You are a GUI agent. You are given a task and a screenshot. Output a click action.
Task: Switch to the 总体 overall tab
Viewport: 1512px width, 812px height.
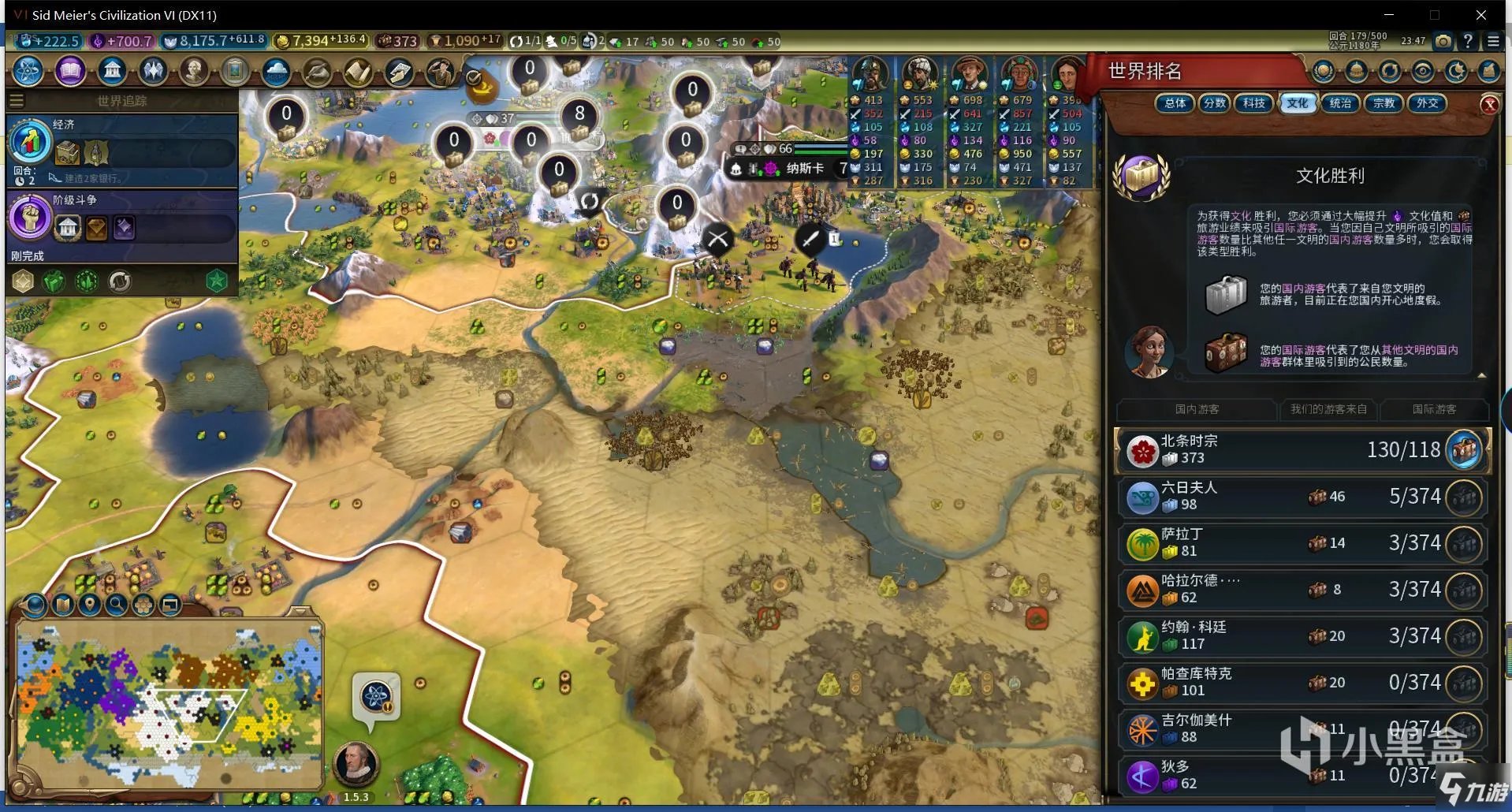click(1175, 103)
